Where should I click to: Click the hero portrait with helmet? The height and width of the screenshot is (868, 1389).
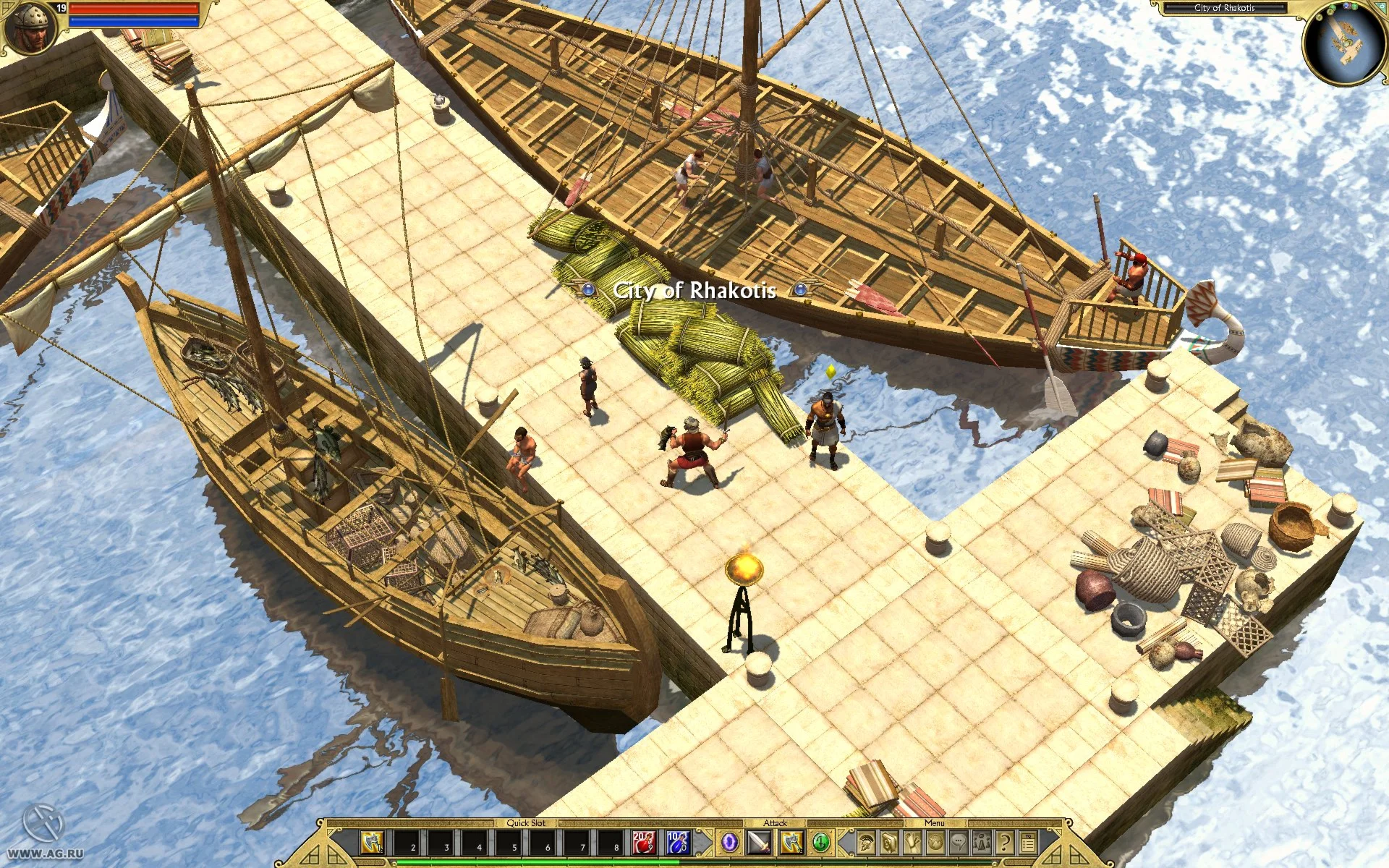click(30, 29)
